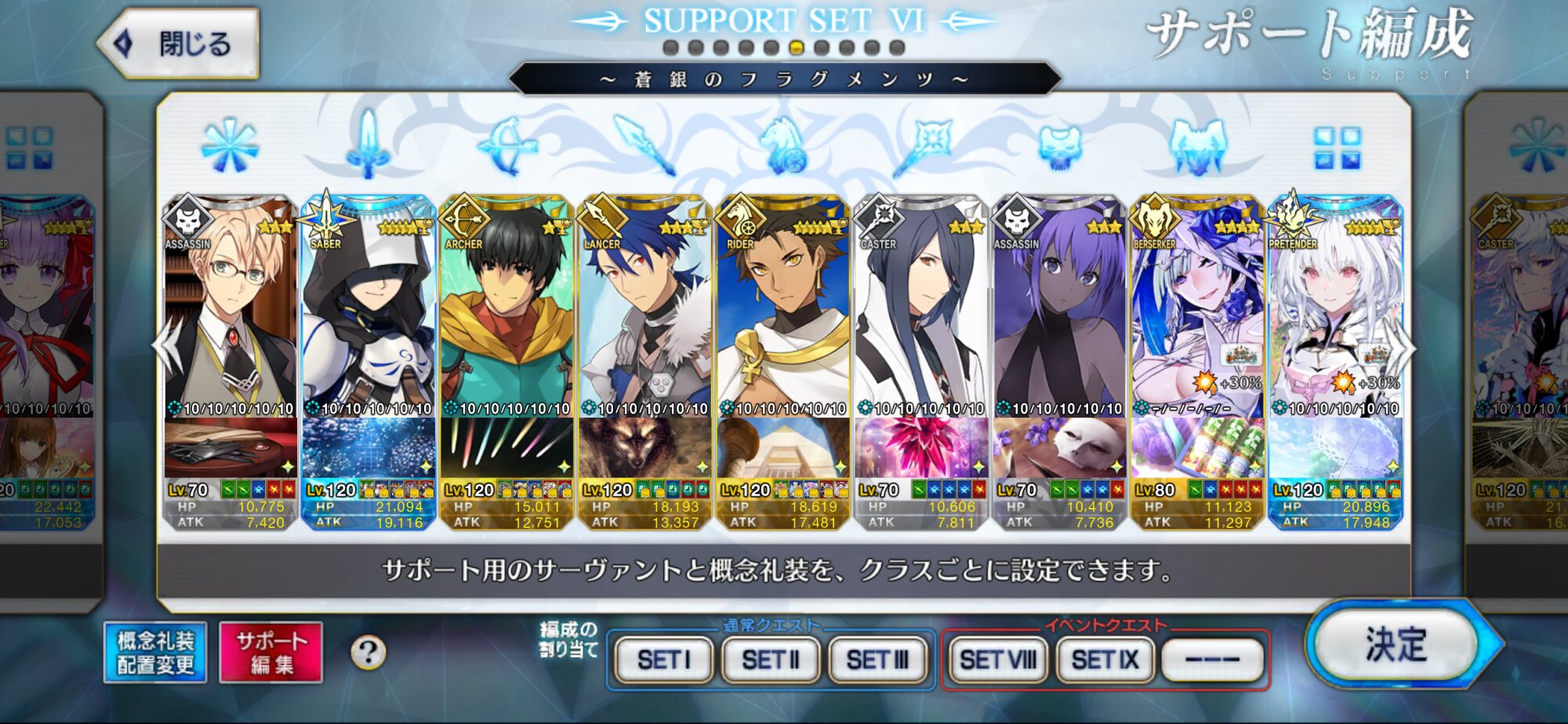The height and width of the screenshot is (724, 1568).
Task: Assign SET VIII to event quests
Action: point(998,660)
